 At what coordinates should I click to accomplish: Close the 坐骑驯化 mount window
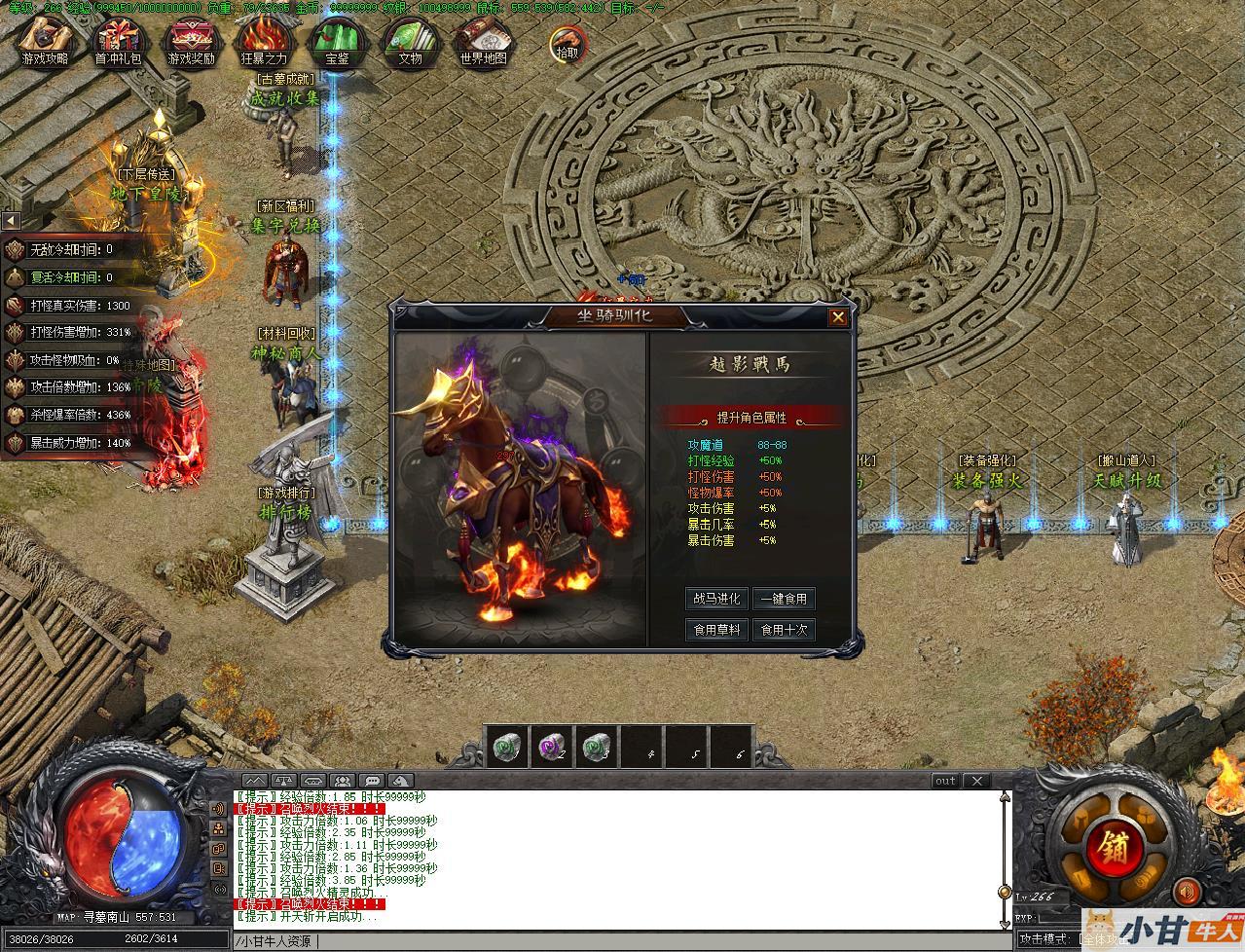[837, 316]
